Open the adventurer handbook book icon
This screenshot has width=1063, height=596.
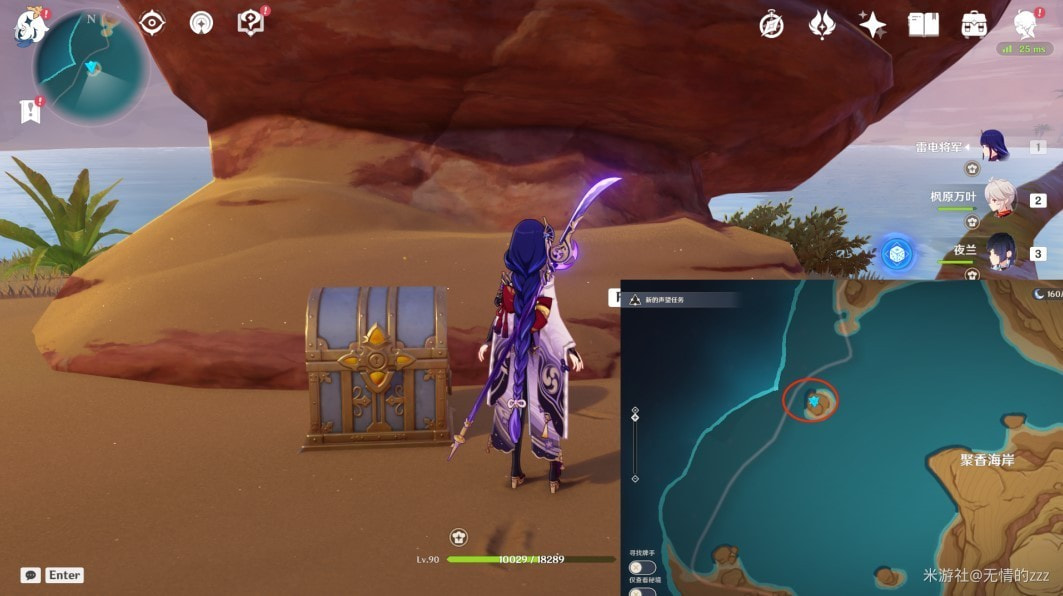923,25
